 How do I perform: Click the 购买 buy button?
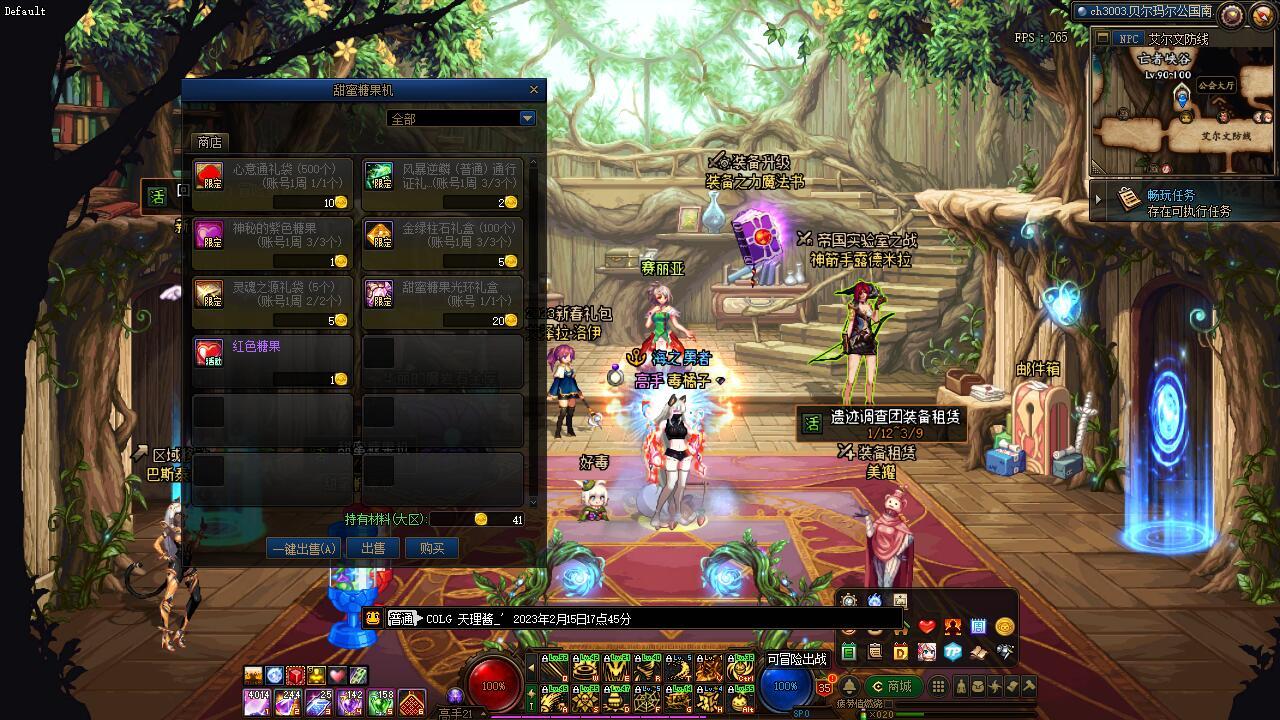(432, 548)
